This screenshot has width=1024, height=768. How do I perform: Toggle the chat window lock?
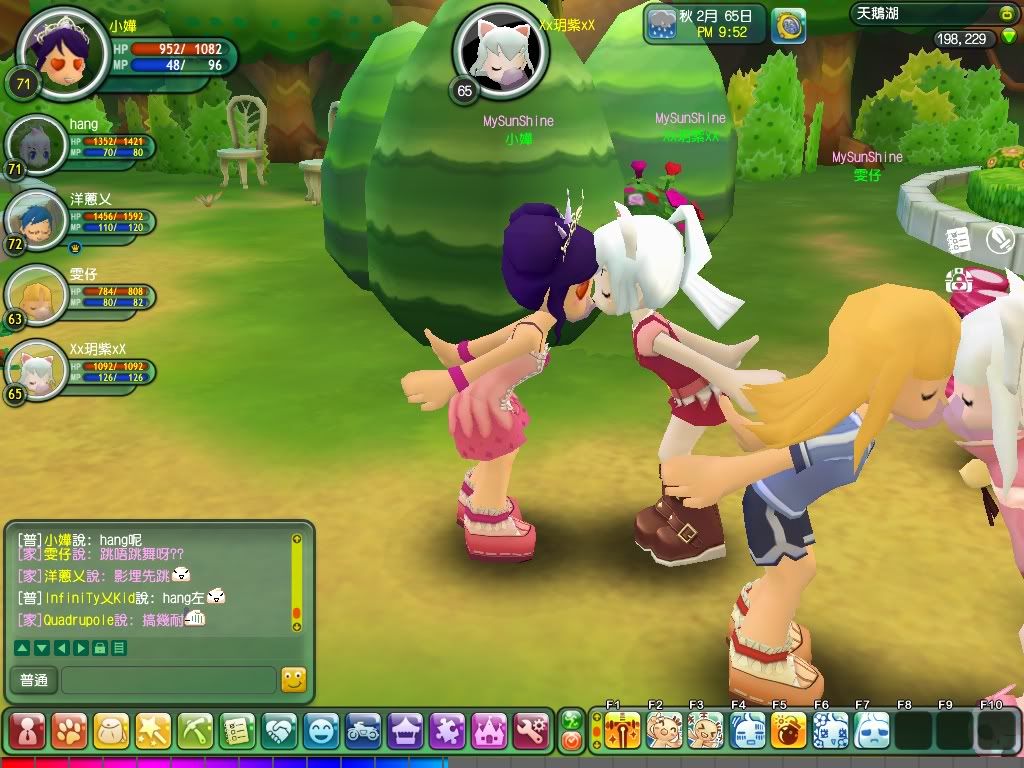click(x=100, y=648)
